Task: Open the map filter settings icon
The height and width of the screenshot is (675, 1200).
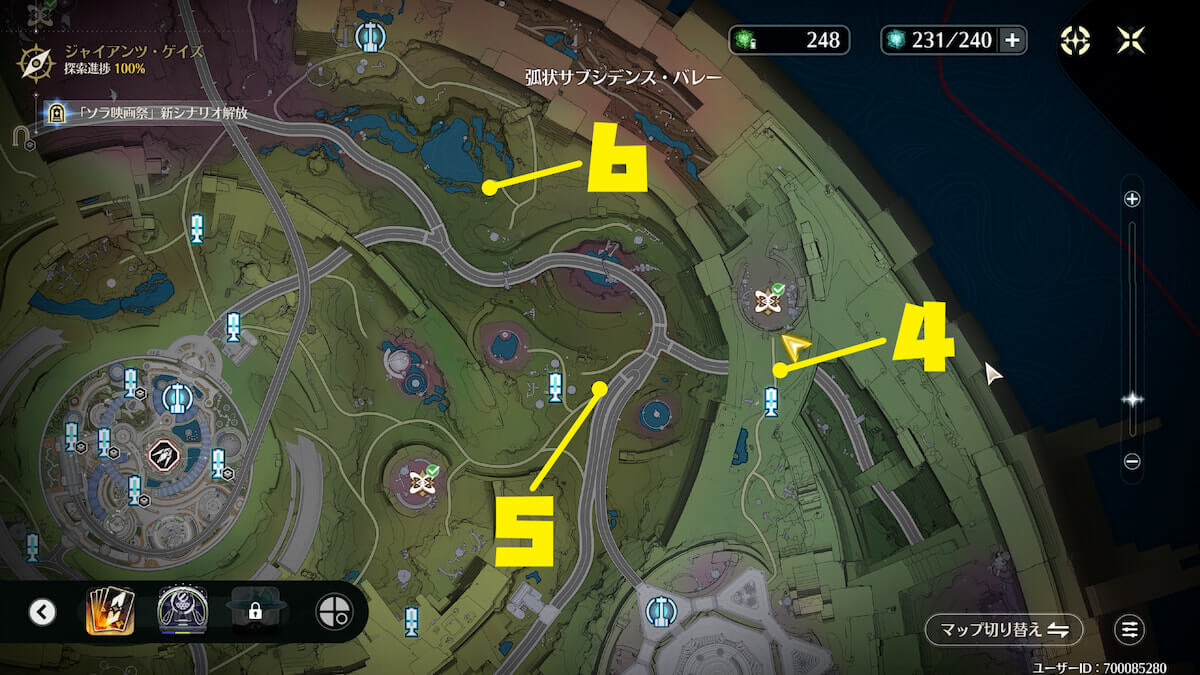Action: pyautogui.click(x=1130, y=629)
